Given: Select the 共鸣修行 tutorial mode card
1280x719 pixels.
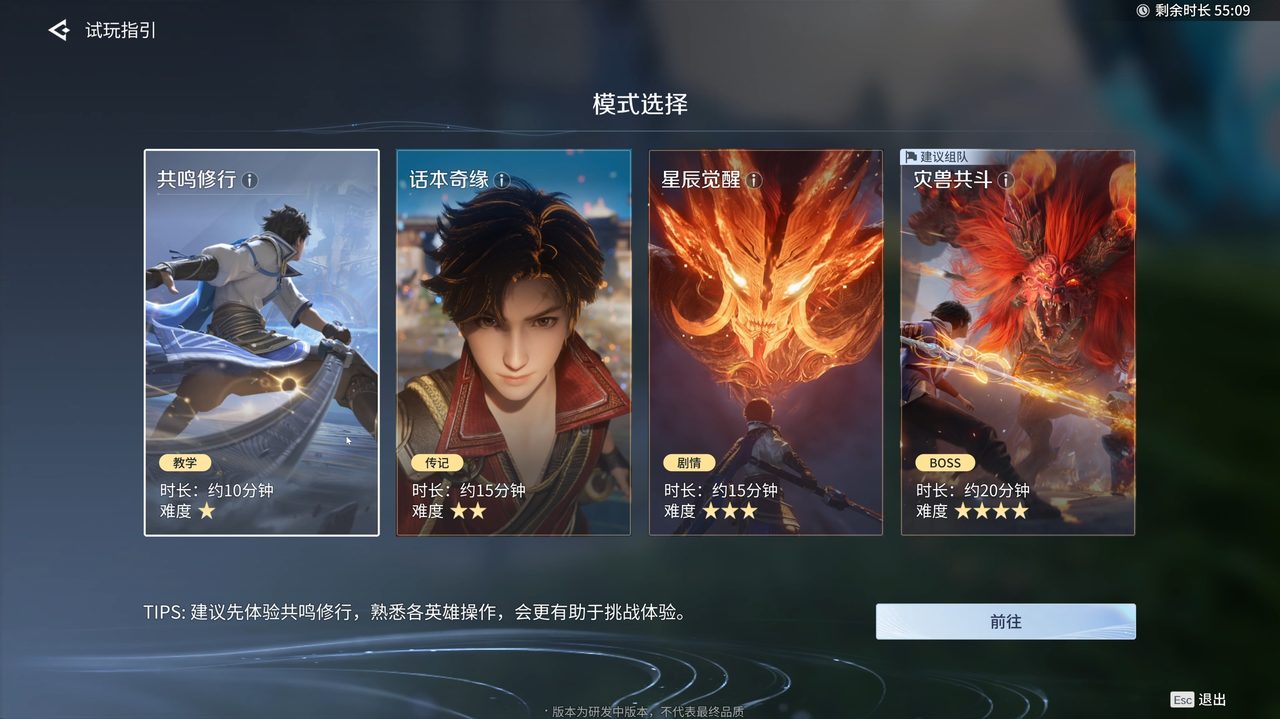Looking at the screenshot, I should click(x=261, y=342).
